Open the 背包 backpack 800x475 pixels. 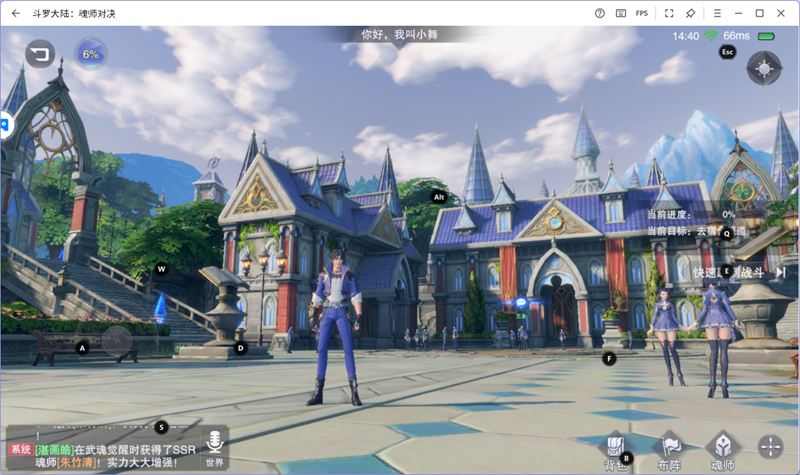click(x=617, y=450)
